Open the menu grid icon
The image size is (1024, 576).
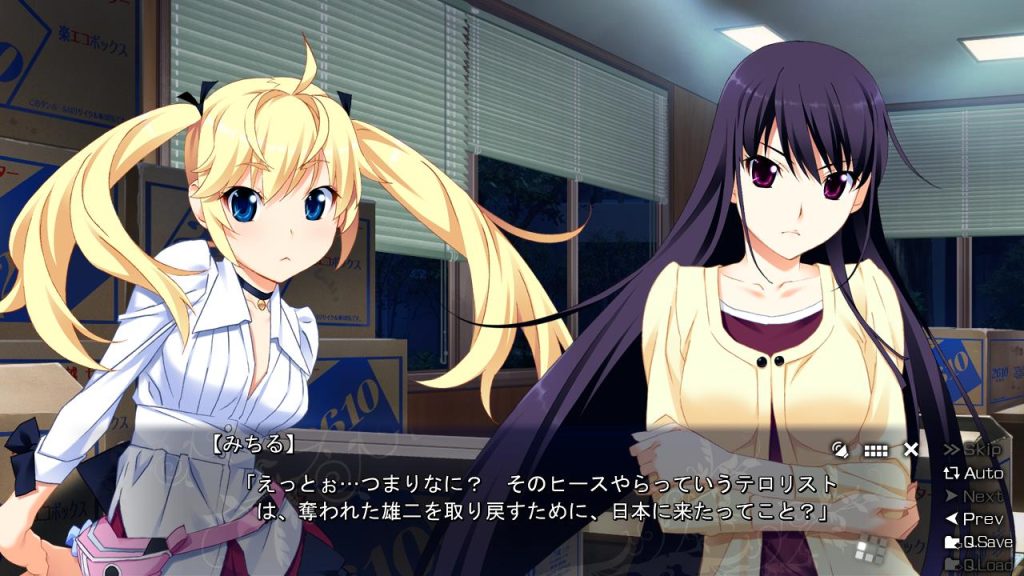pos(876,450)
